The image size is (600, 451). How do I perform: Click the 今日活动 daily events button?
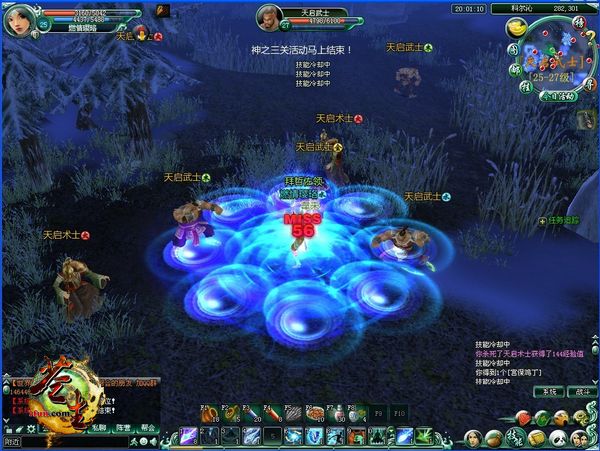[556, 97]
